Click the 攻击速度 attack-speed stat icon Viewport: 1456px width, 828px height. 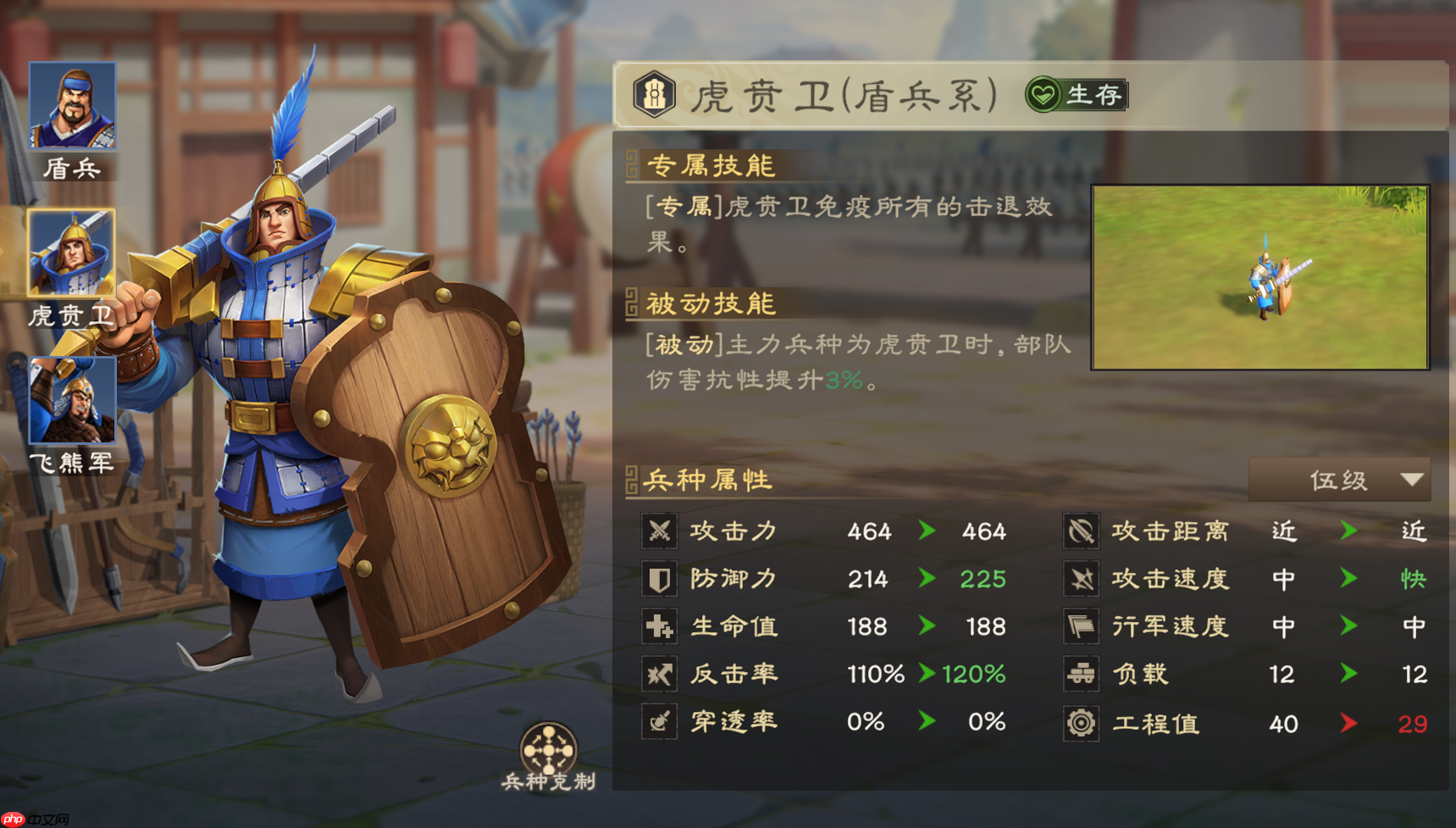click(x=1080, y=579)
